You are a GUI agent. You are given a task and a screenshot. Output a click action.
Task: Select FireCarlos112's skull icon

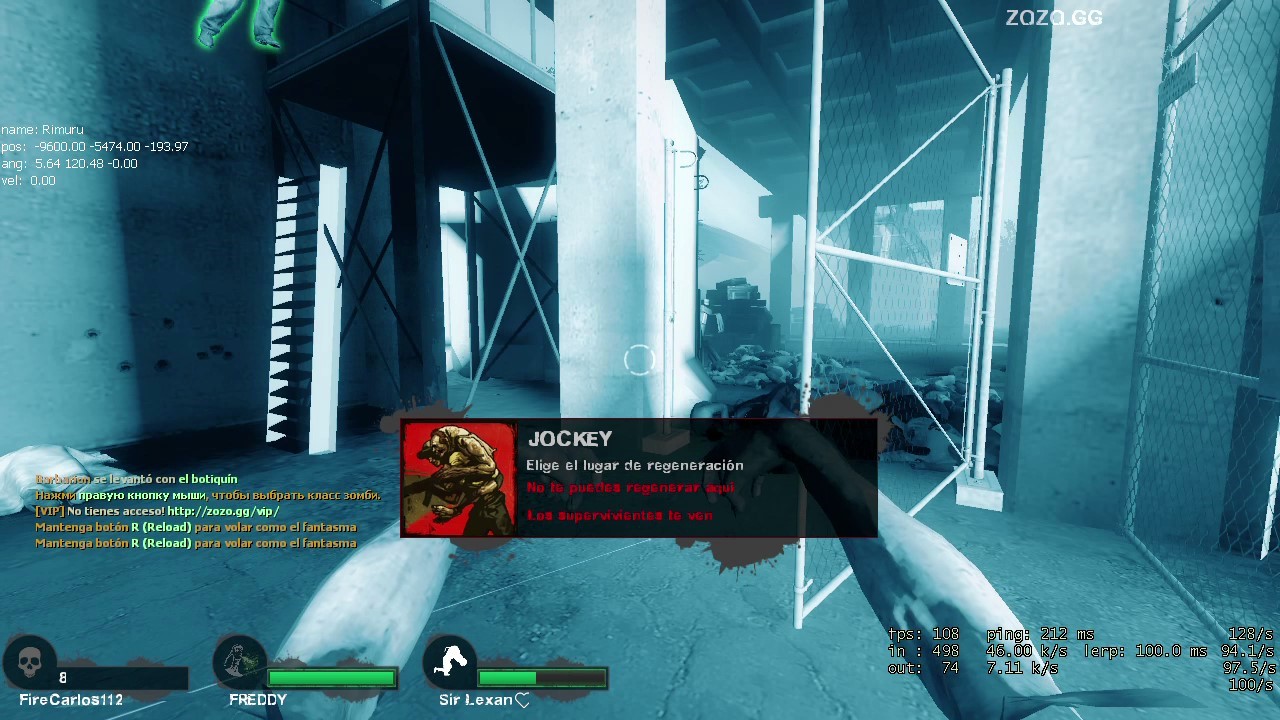coord(29,661)
